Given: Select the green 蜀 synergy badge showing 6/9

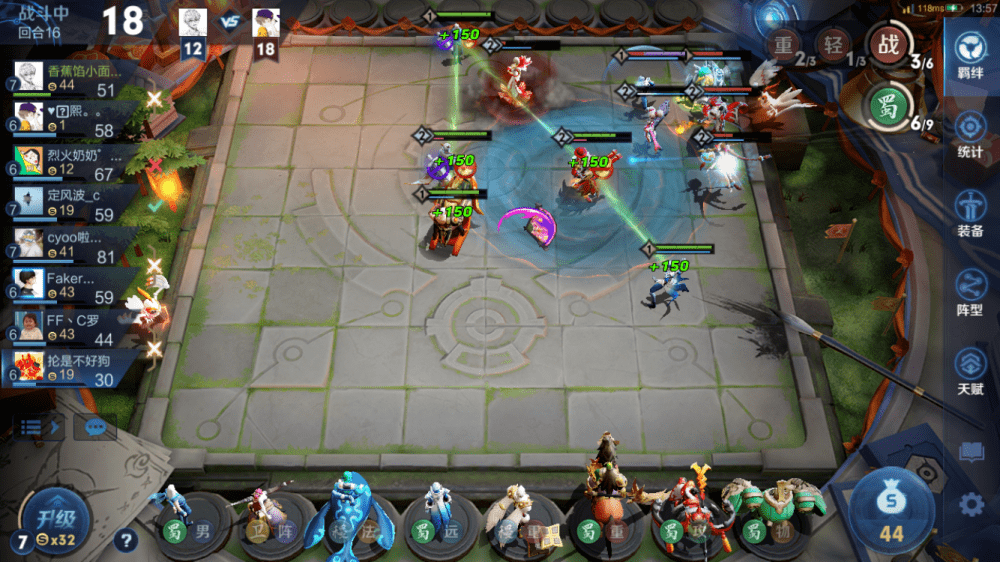Looking at the screenshot, I should click(x=884, y=103).
